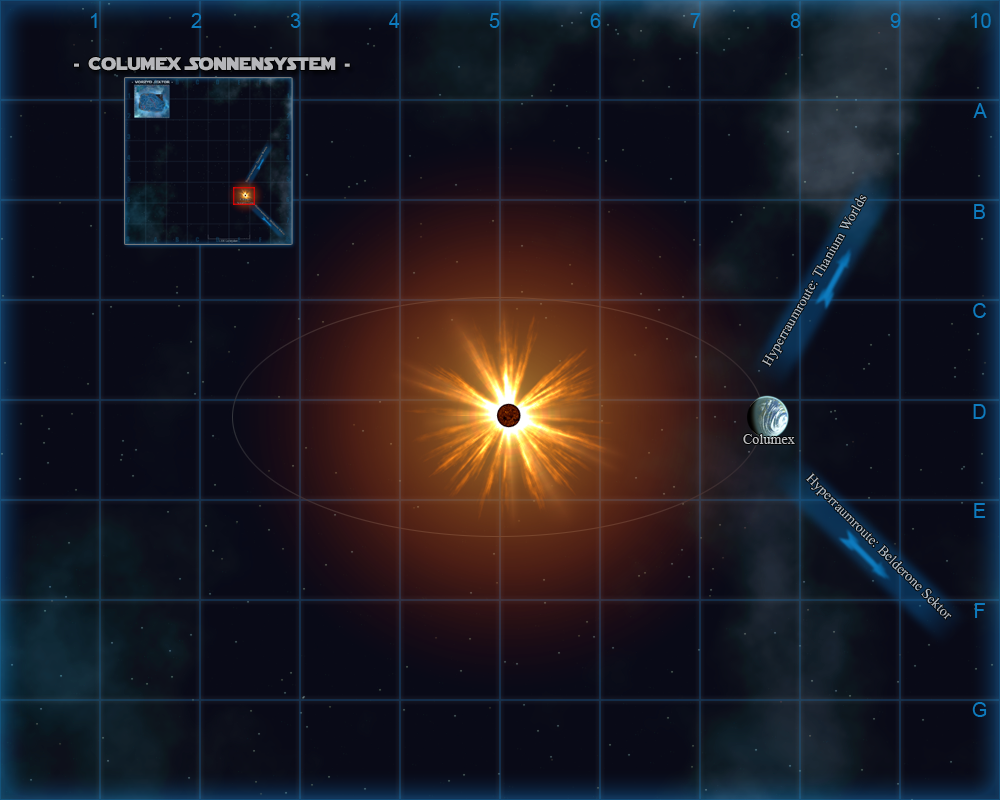The image size is (1000, 800).
Task: Select planet Columex on the system map
Action: click(x=769, y=416)
